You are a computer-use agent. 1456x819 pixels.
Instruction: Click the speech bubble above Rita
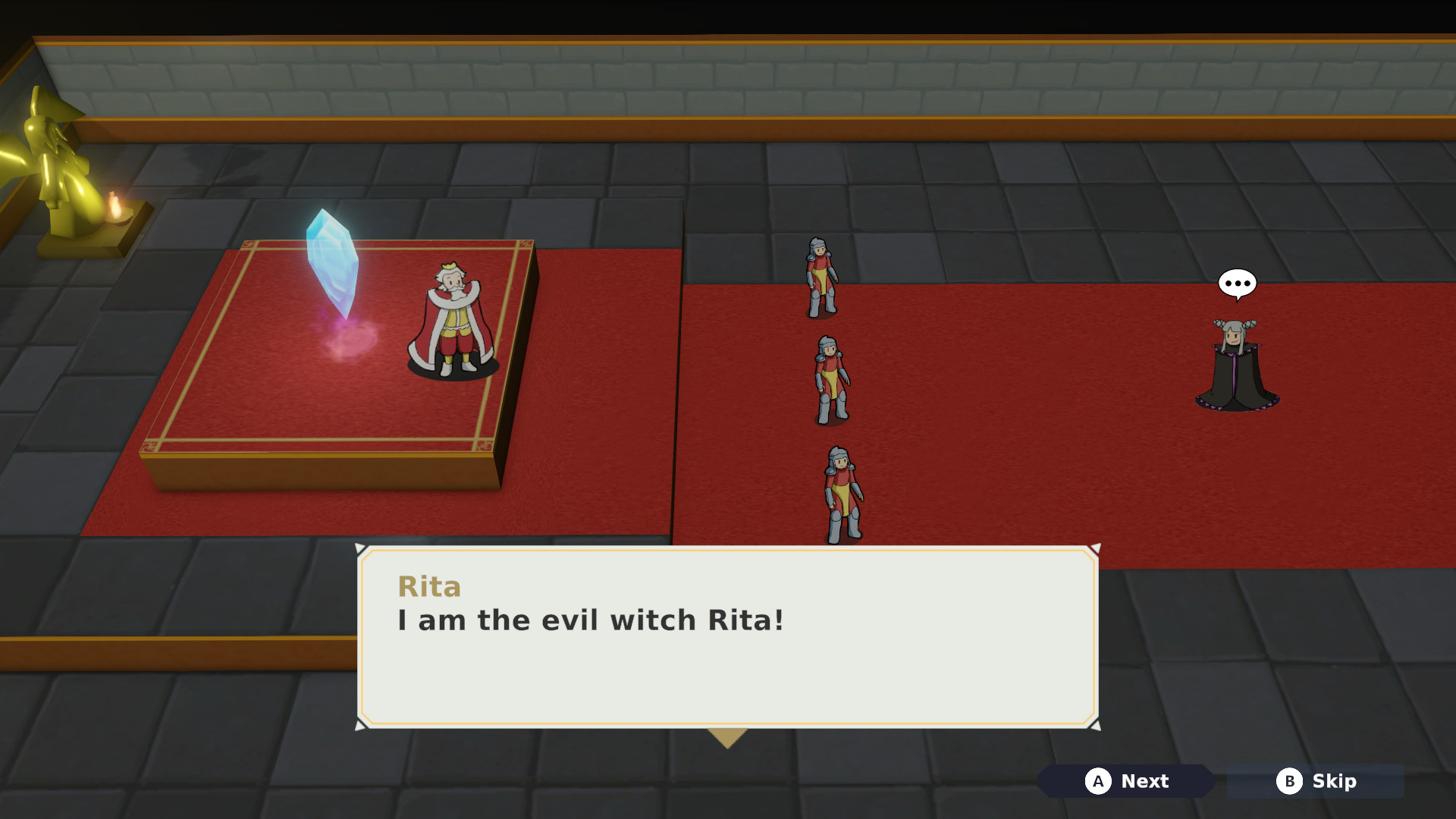[1236, 283]
